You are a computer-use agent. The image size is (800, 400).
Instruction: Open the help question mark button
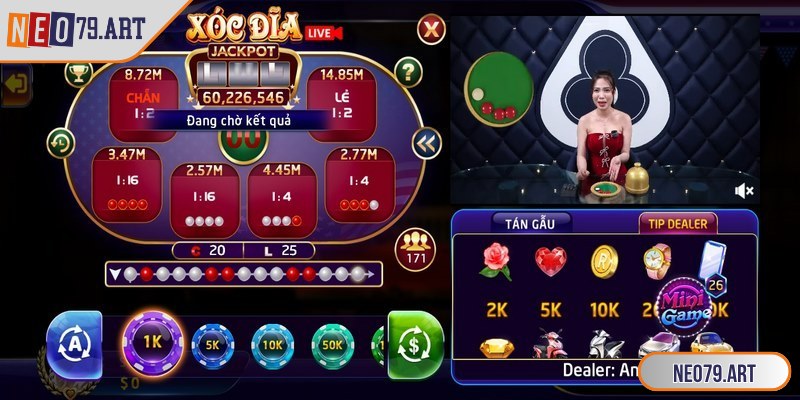(407, 71)
